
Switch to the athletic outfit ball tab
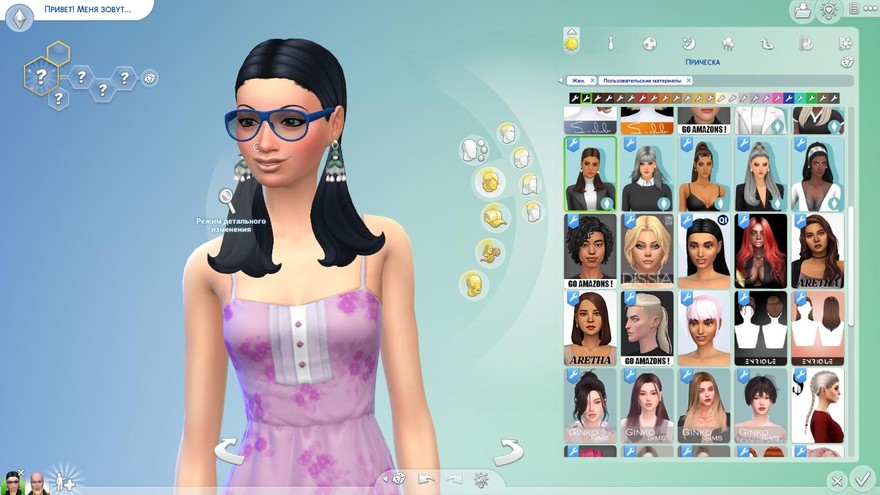coord(649,44)
